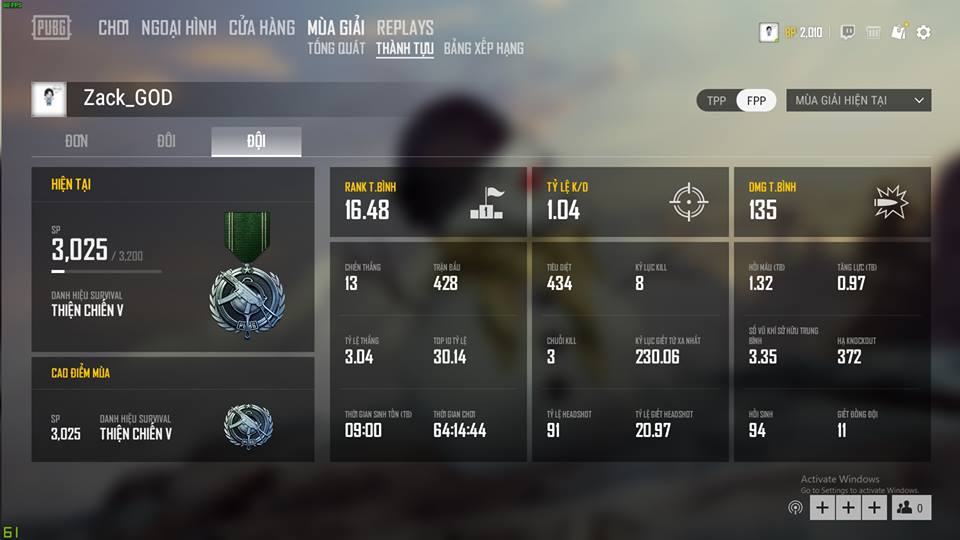Open the gear settings icon

[x=924, y=32]
